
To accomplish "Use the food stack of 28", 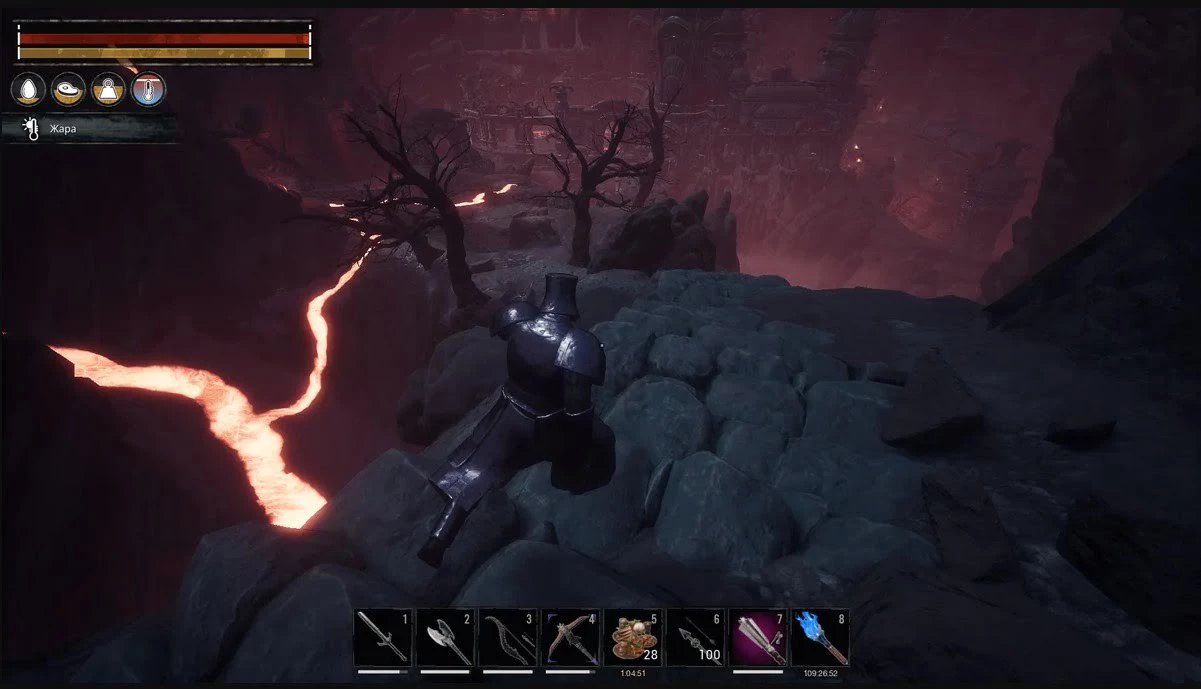I will pos(633,637).
